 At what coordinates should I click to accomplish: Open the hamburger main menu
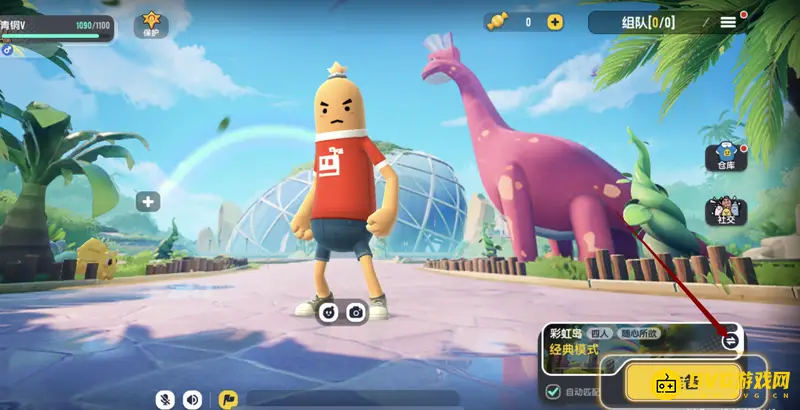728,21
